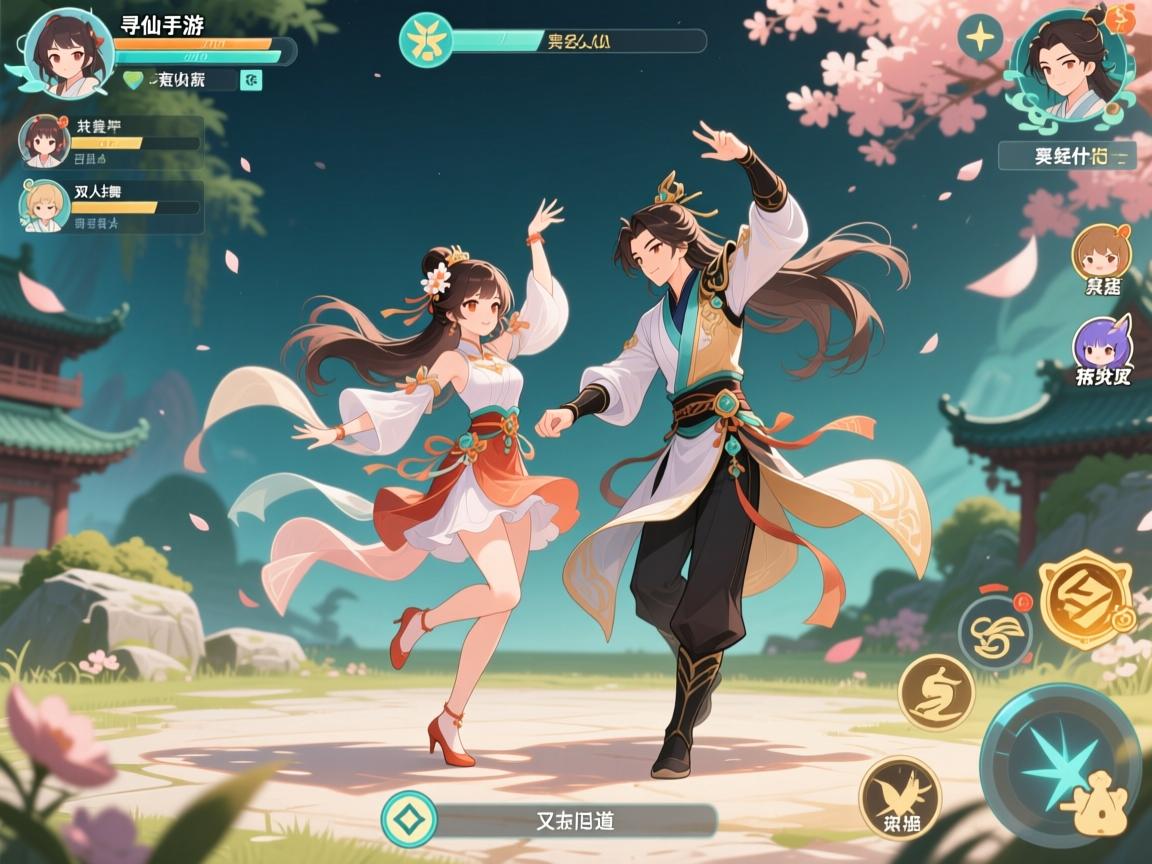Choose the brown-haired chibi avatar
1152x864 pixels.
1101,254
